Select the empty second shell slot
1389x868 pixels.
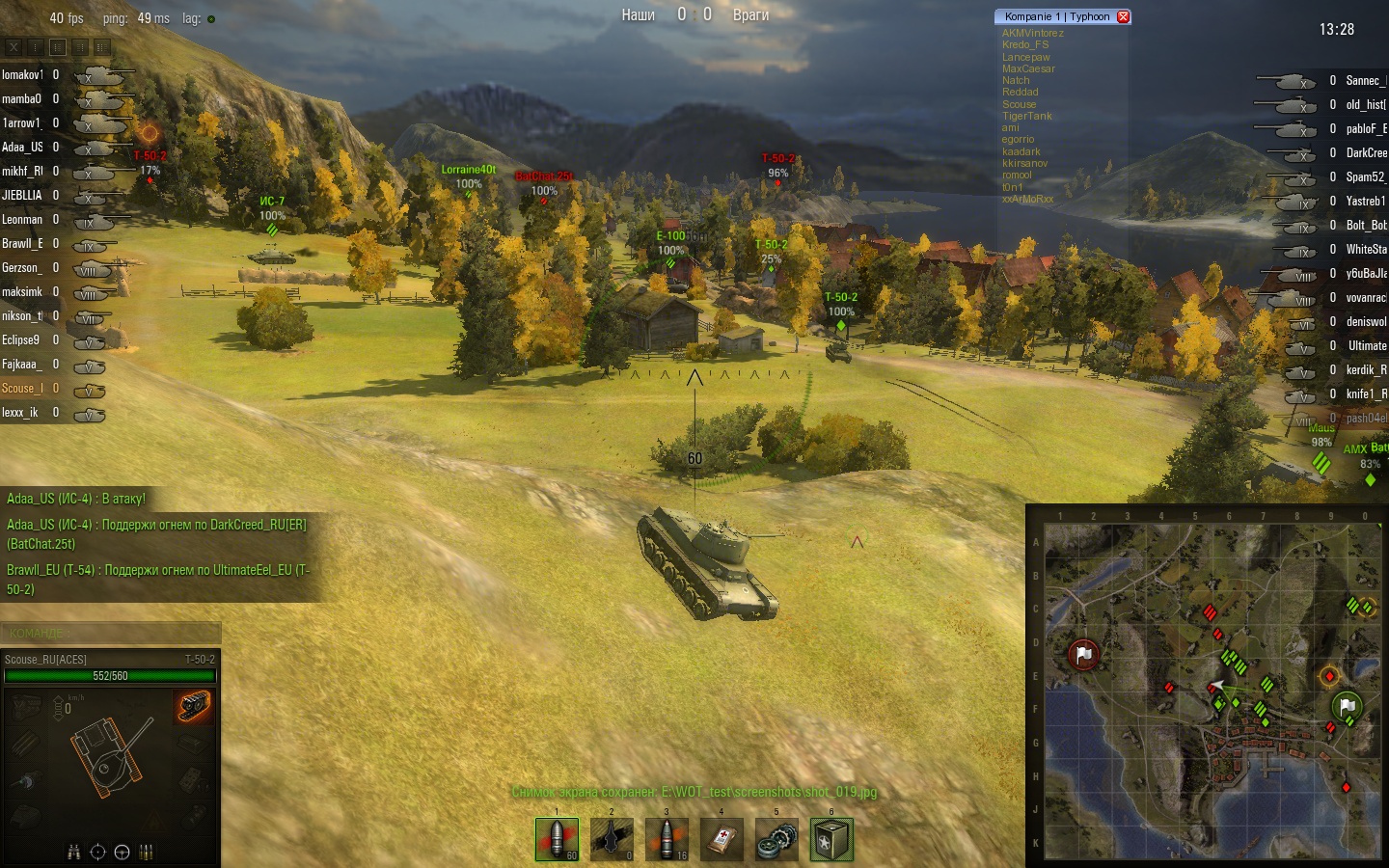612,839
